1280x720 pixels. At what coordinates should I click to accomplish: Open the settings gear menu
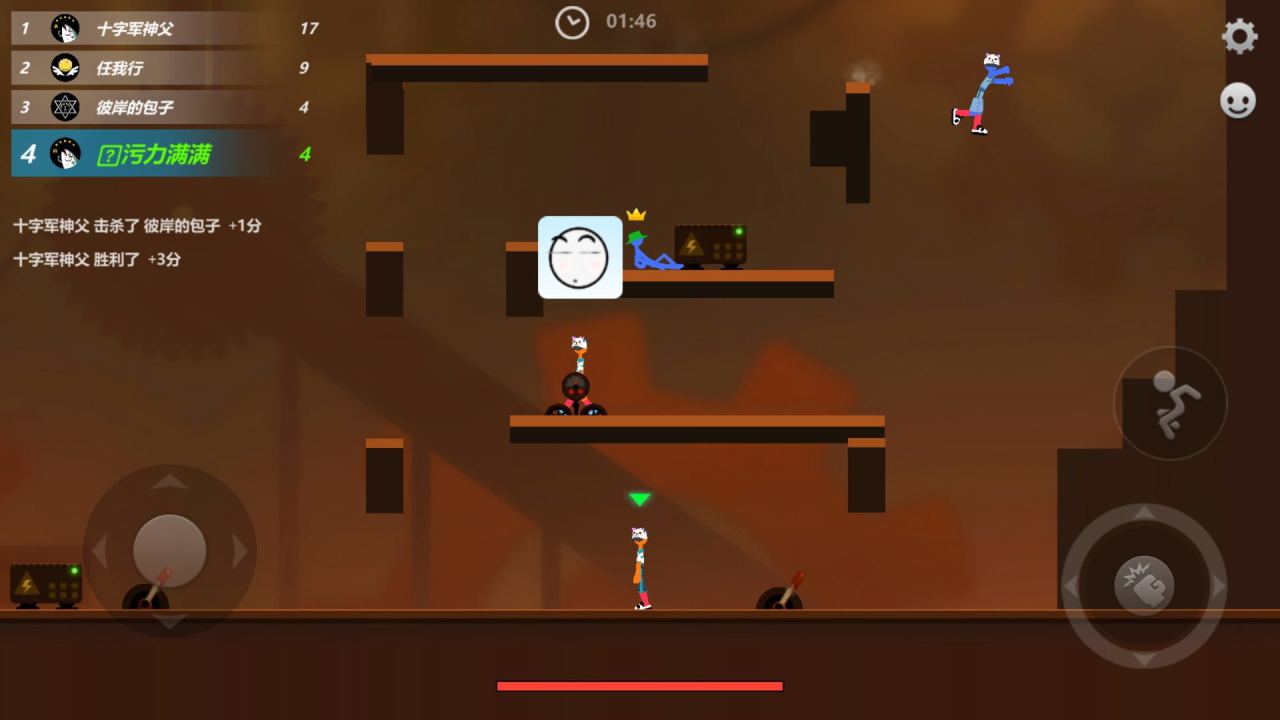1239,37
